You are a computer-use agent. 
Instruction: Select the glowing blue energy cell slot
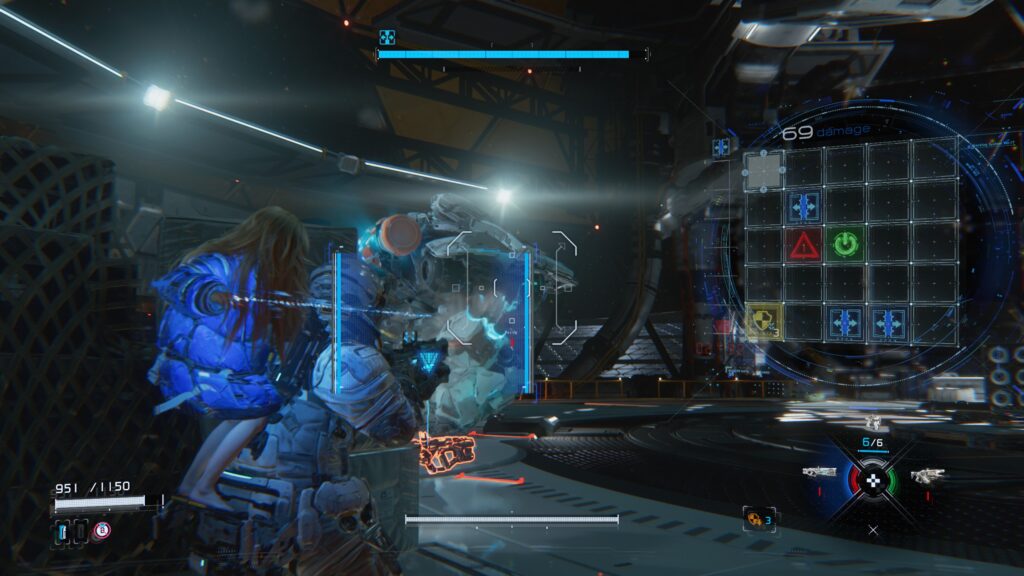click(x=61, y=532)
